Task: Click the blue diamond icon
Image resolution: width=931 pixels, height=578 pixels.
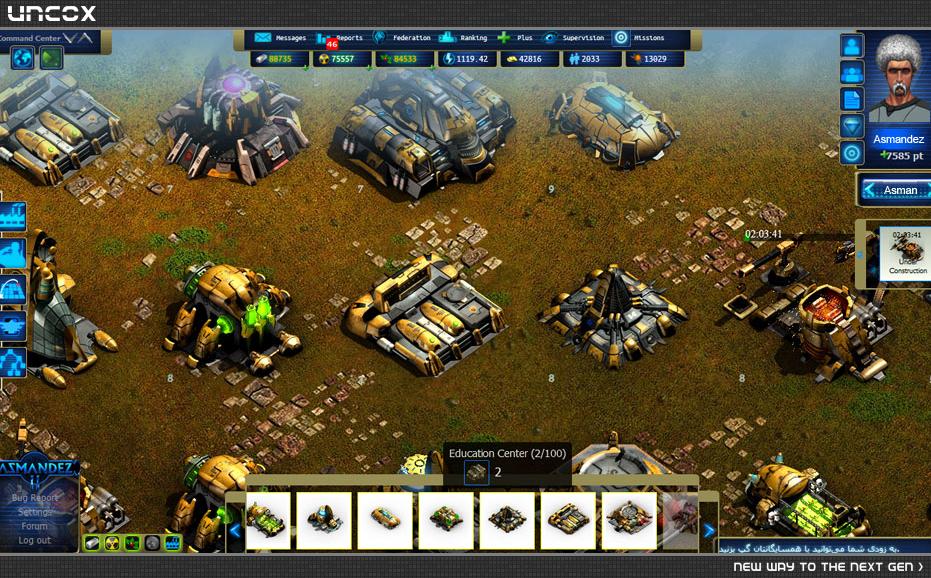Action: click(851, 126)
